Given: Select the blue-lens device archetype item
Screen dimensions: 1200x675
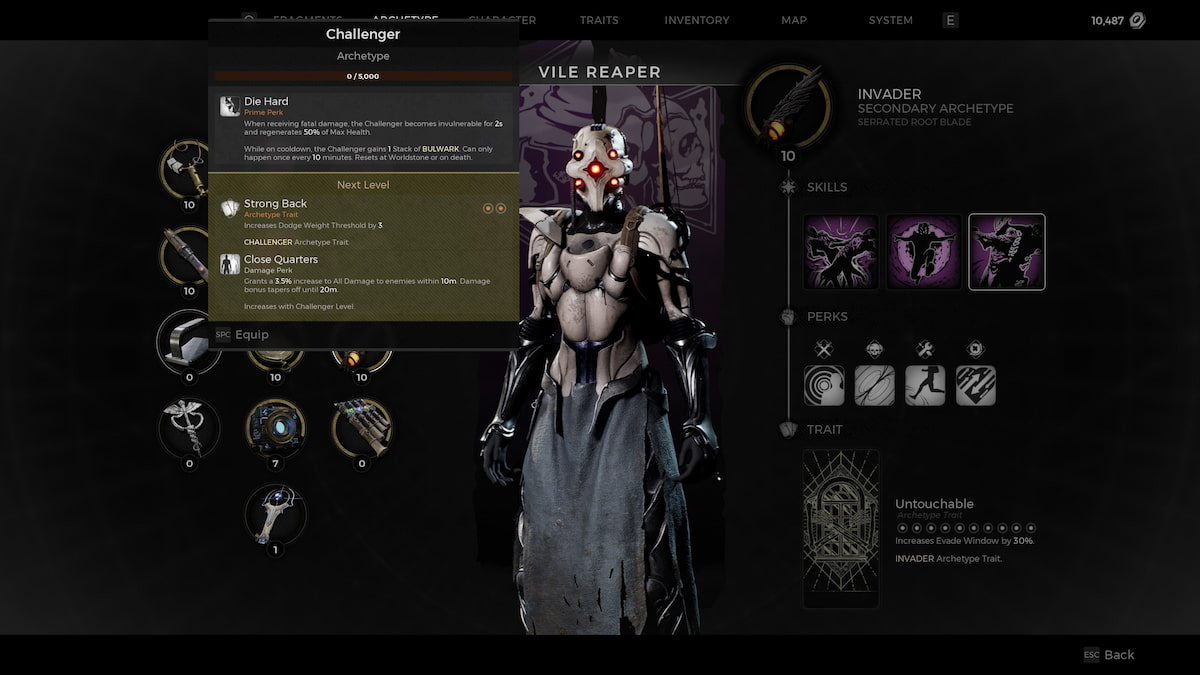Looking at the screenshot, I should coord(276,428).
